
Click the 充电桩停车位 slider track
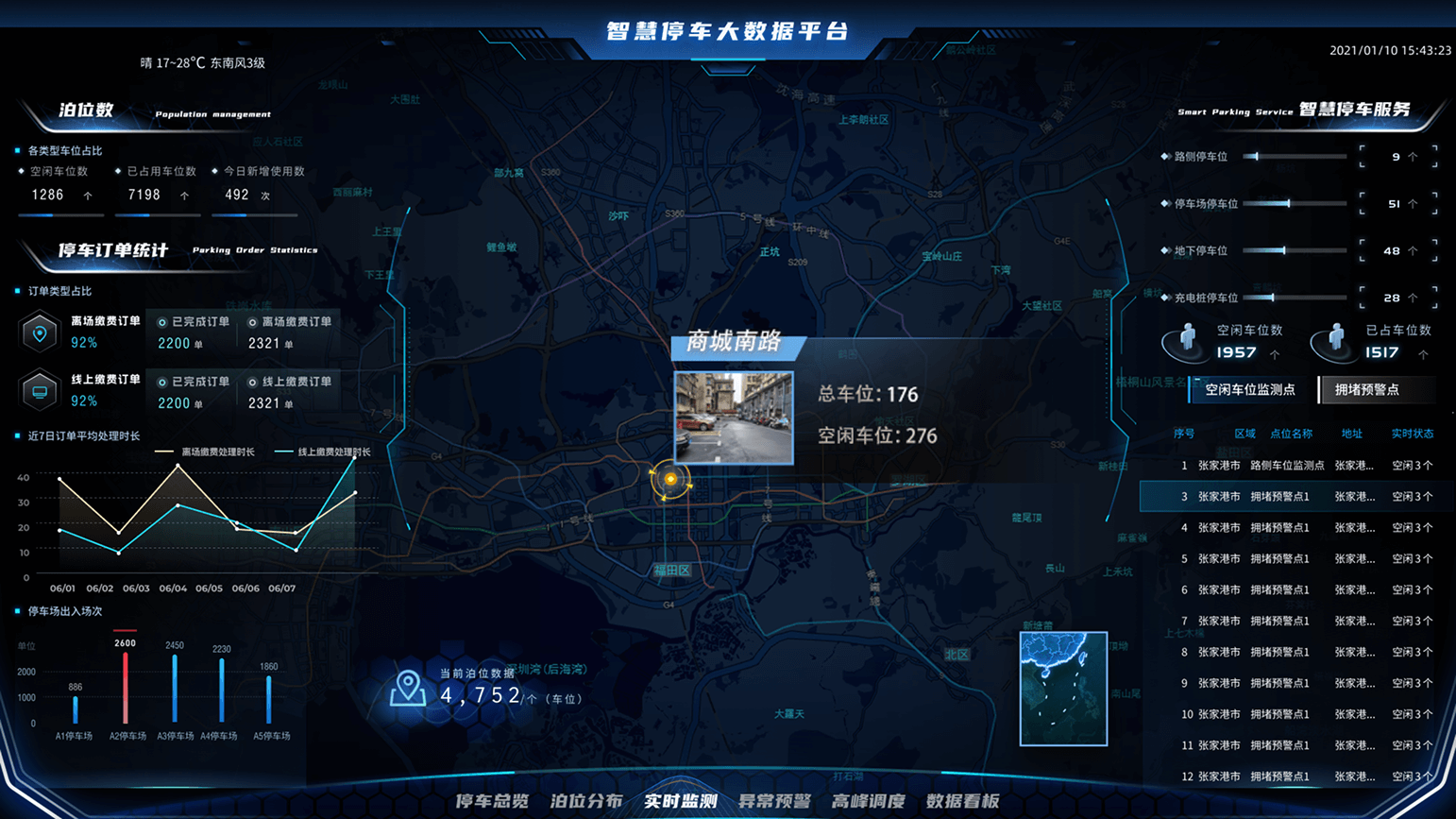tap(1295, 298)
